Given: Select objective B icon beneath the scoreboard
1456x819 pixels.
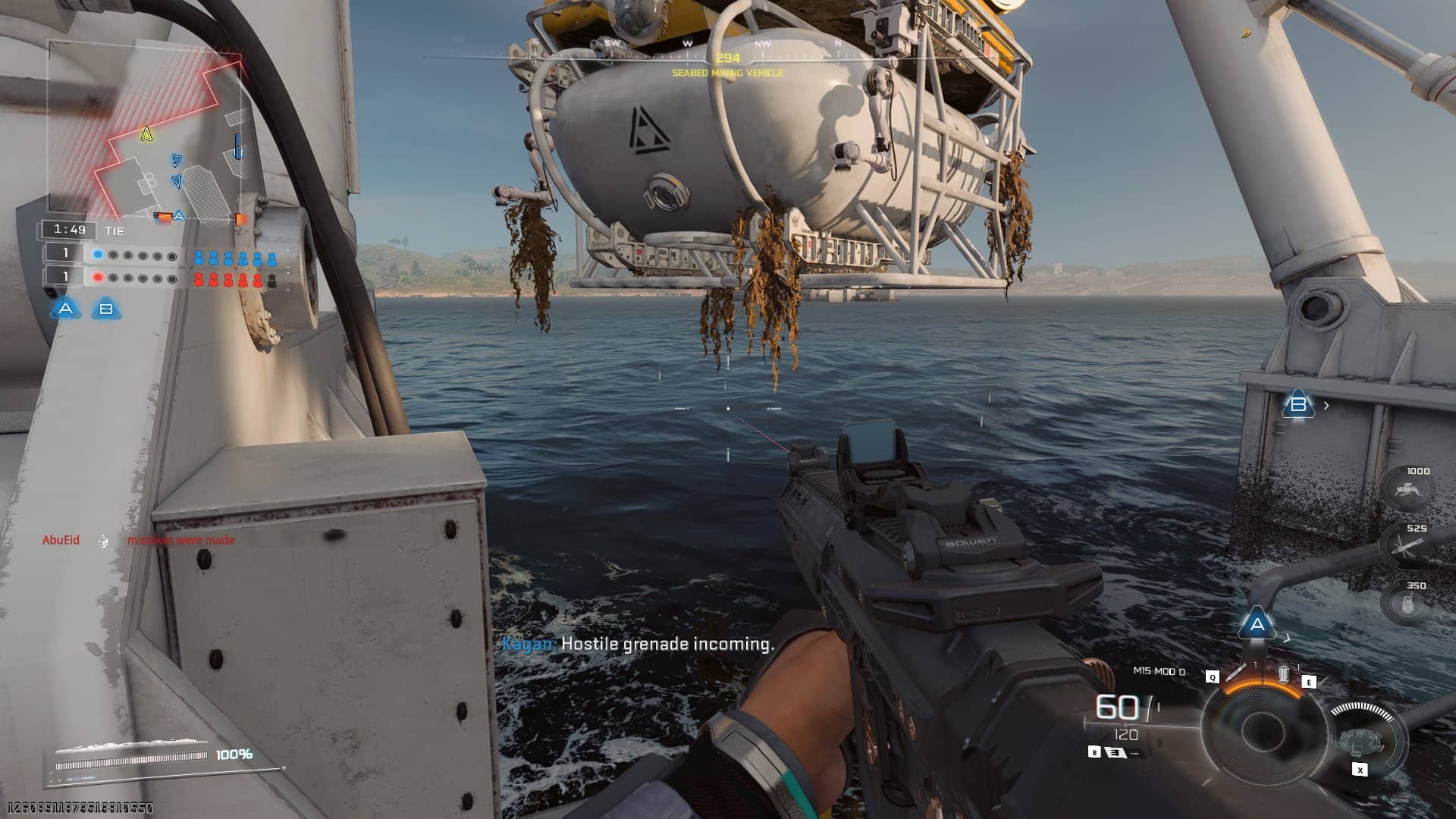Looking at the screenshot, I should pos(106,309).
